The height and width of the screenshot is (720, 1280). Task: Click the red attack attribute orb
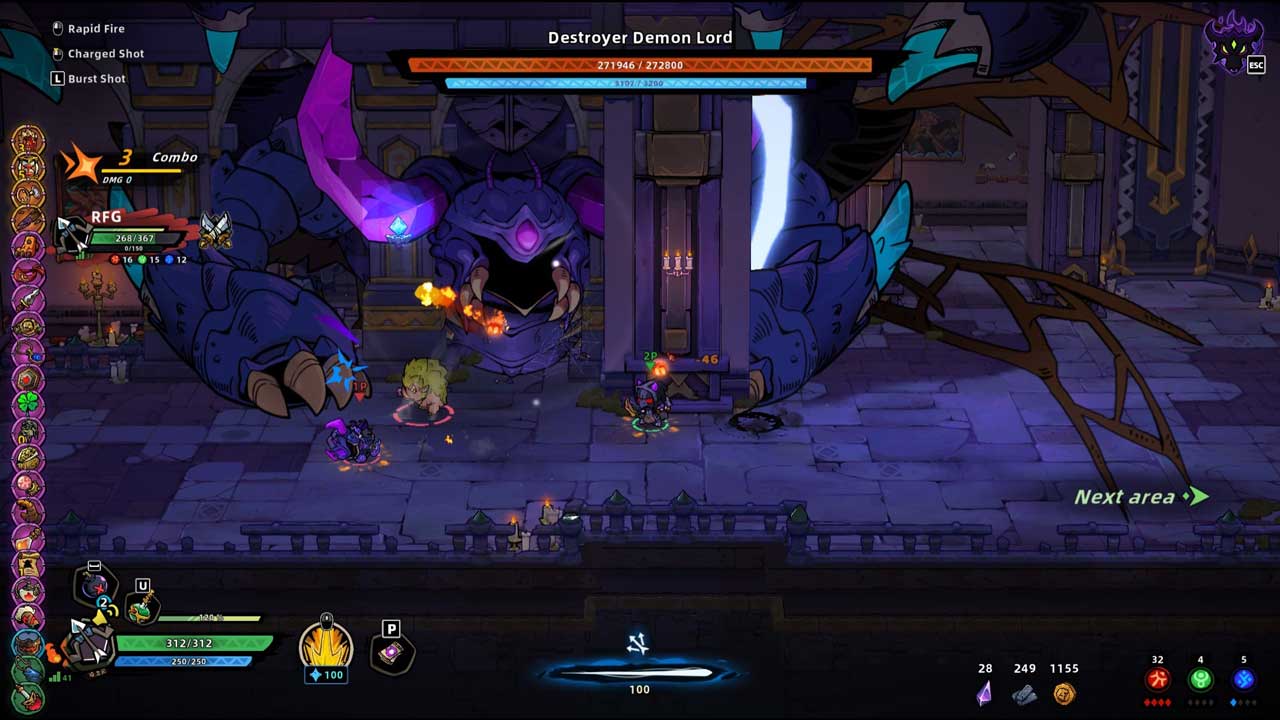(x=1157, y=680)
